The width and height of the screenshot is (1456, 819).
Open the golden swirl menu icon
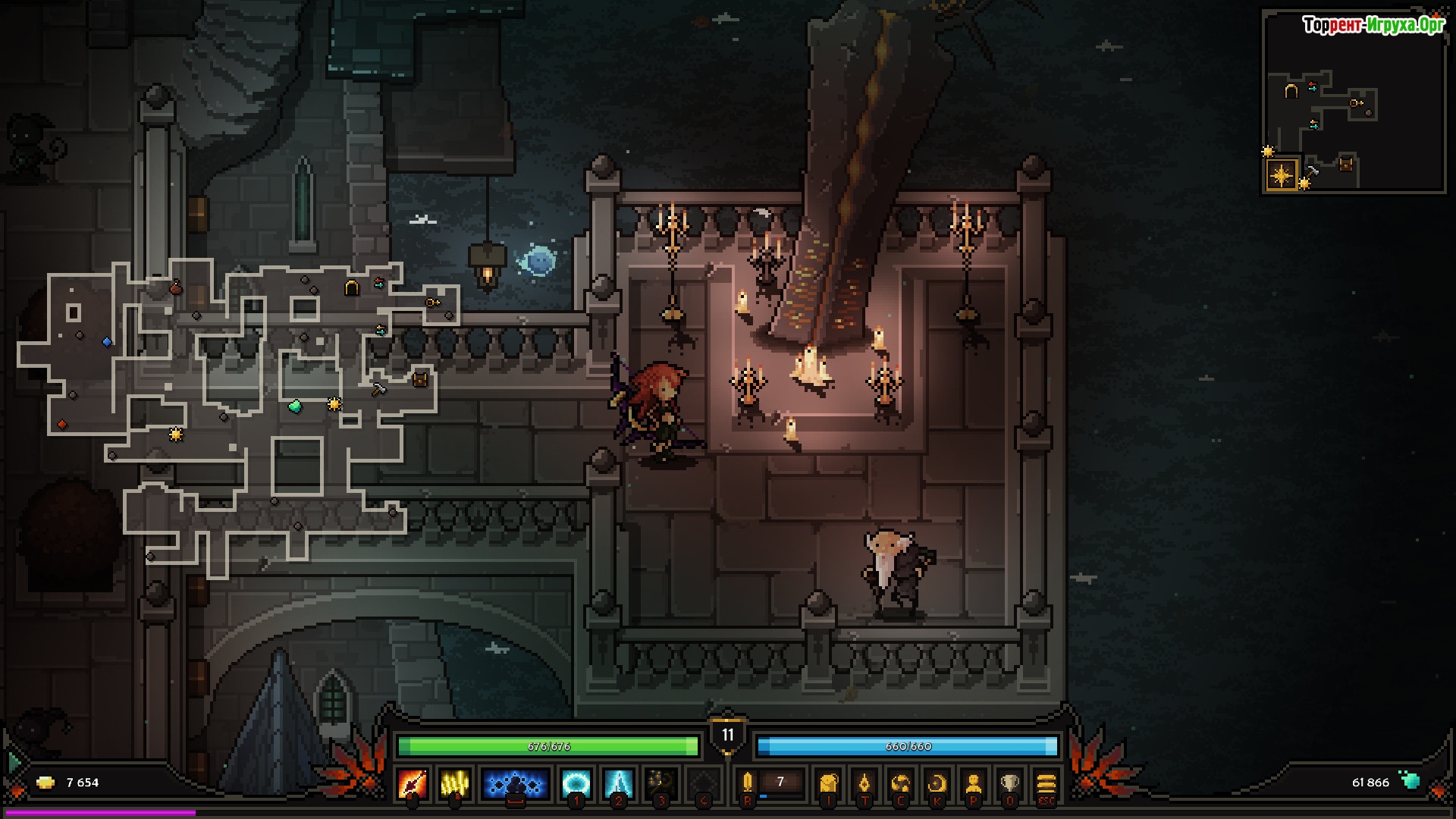(901, 783)
